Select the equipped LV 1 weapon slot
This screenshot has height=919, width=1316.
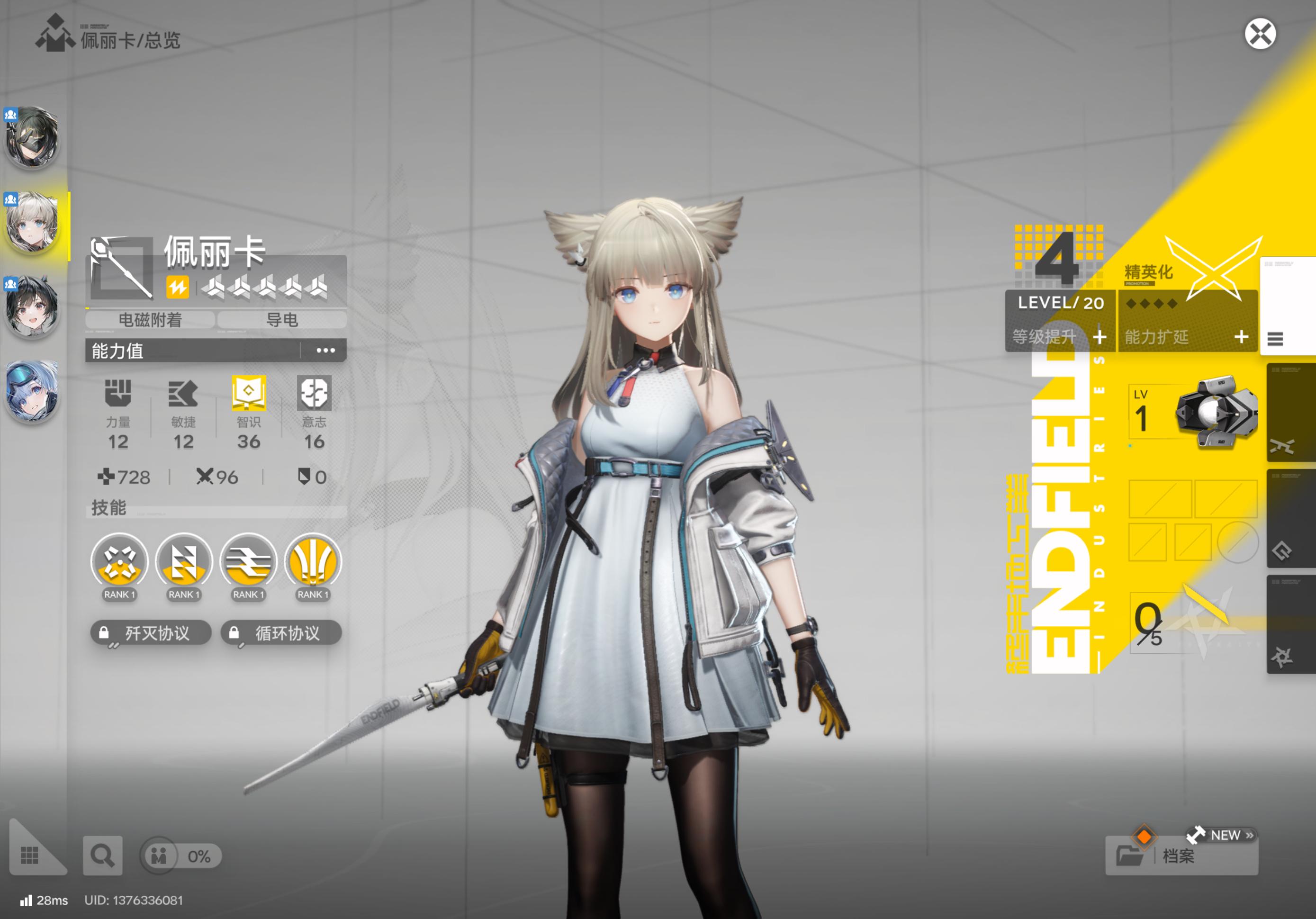tap(1192, 413)
